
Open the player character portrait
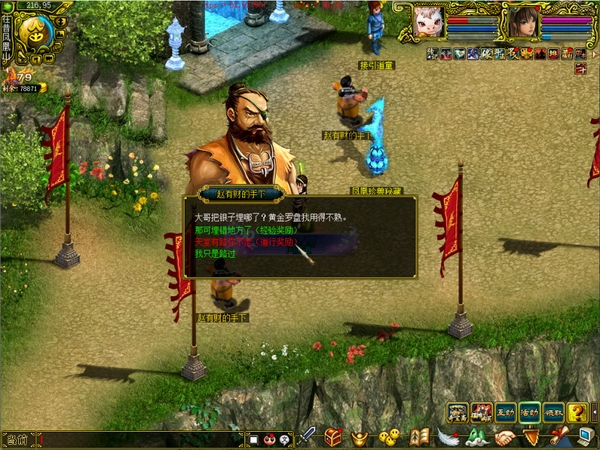(523, 21)
